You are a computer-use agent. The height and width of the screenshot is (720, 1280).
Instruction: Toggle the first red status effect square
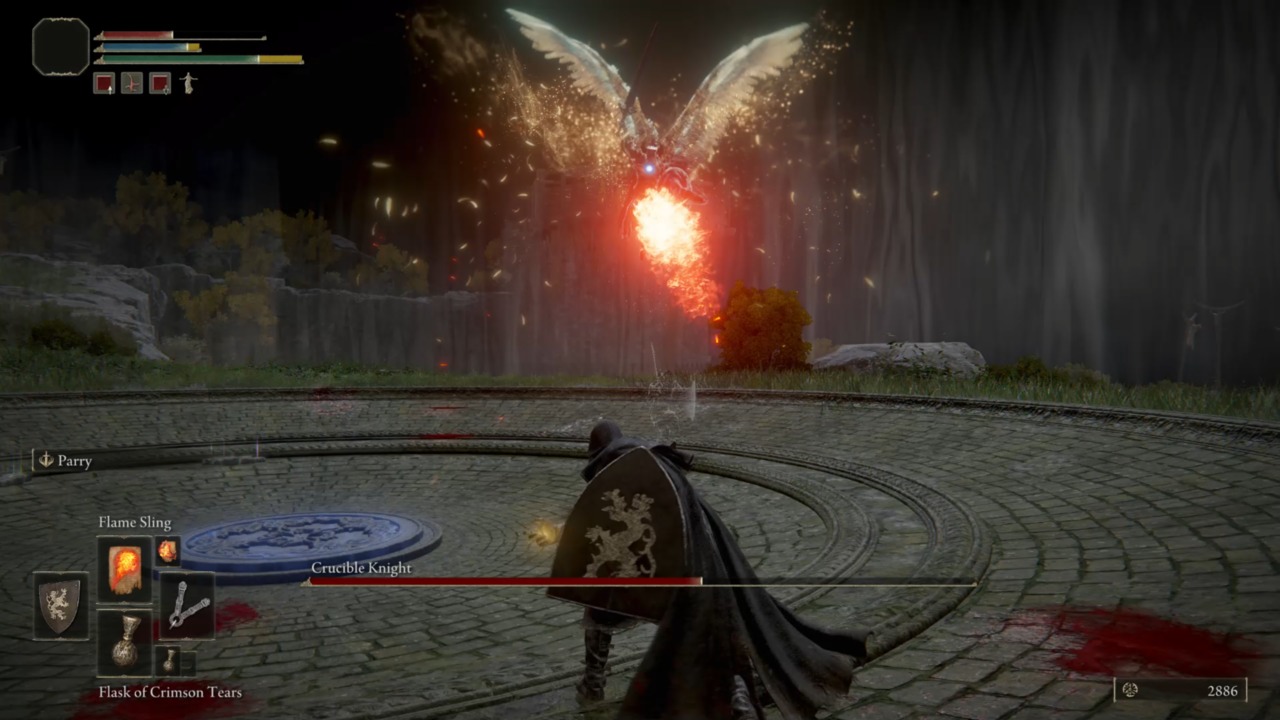(106, 84)
